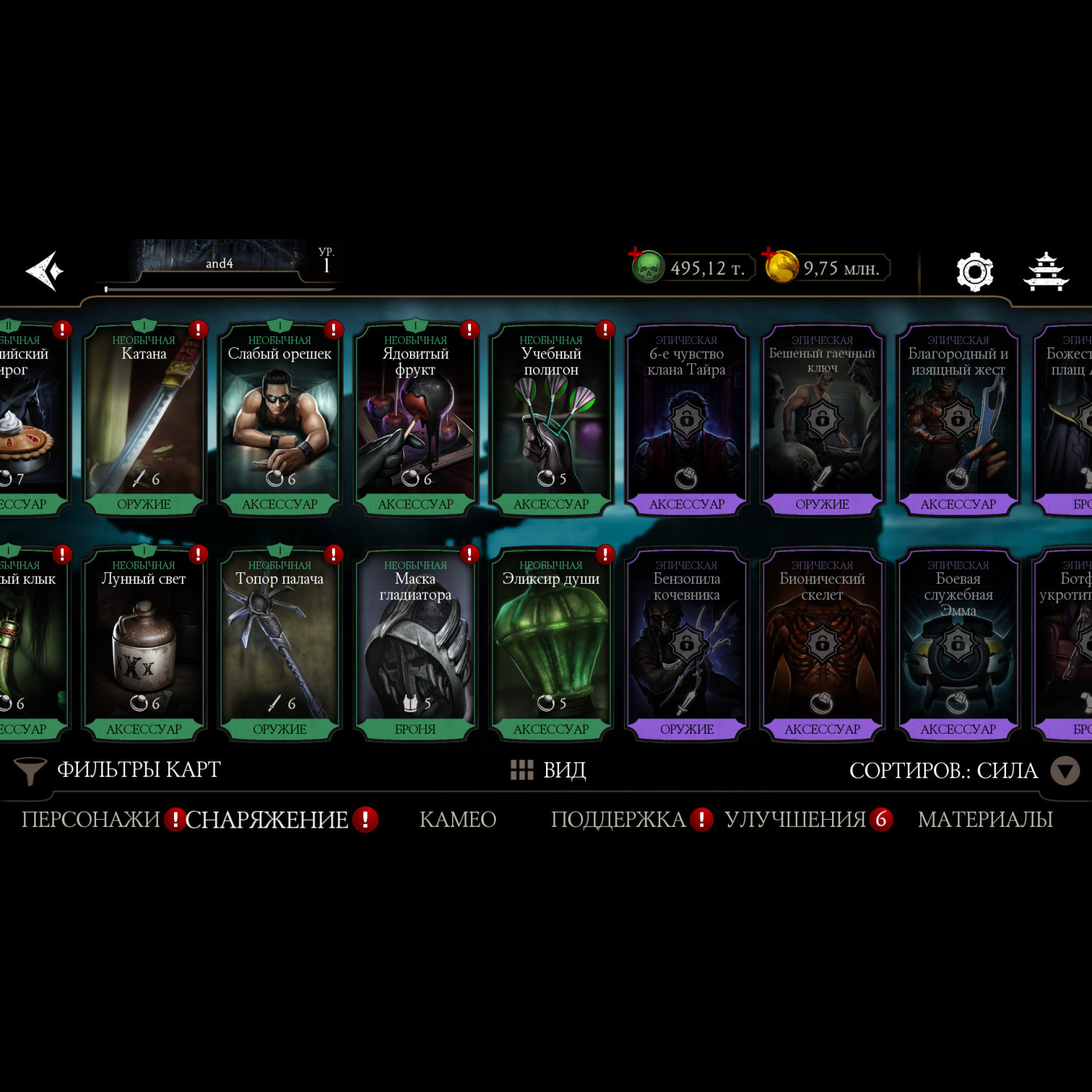Open the Маска гладиатора armor card
1092x1092 pixels.
tap(415, 644)
